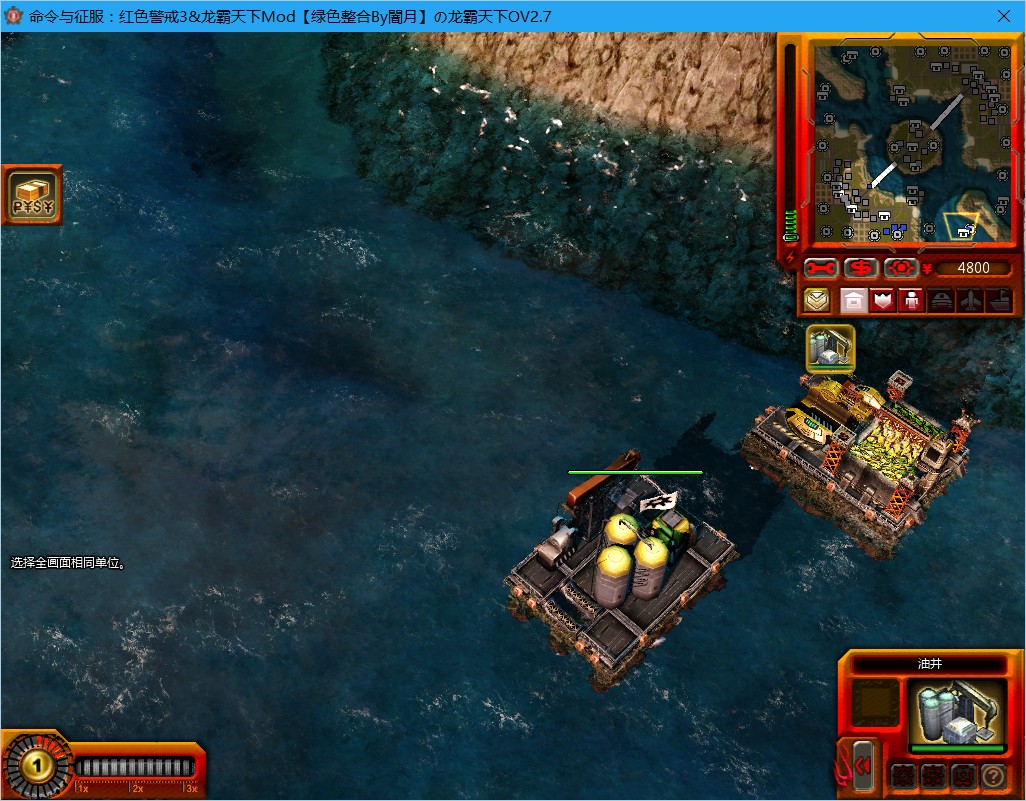The width and height of the screenshot is (1026, 801).
Task: Activate the wrench repair button
Action: point(820,268)
